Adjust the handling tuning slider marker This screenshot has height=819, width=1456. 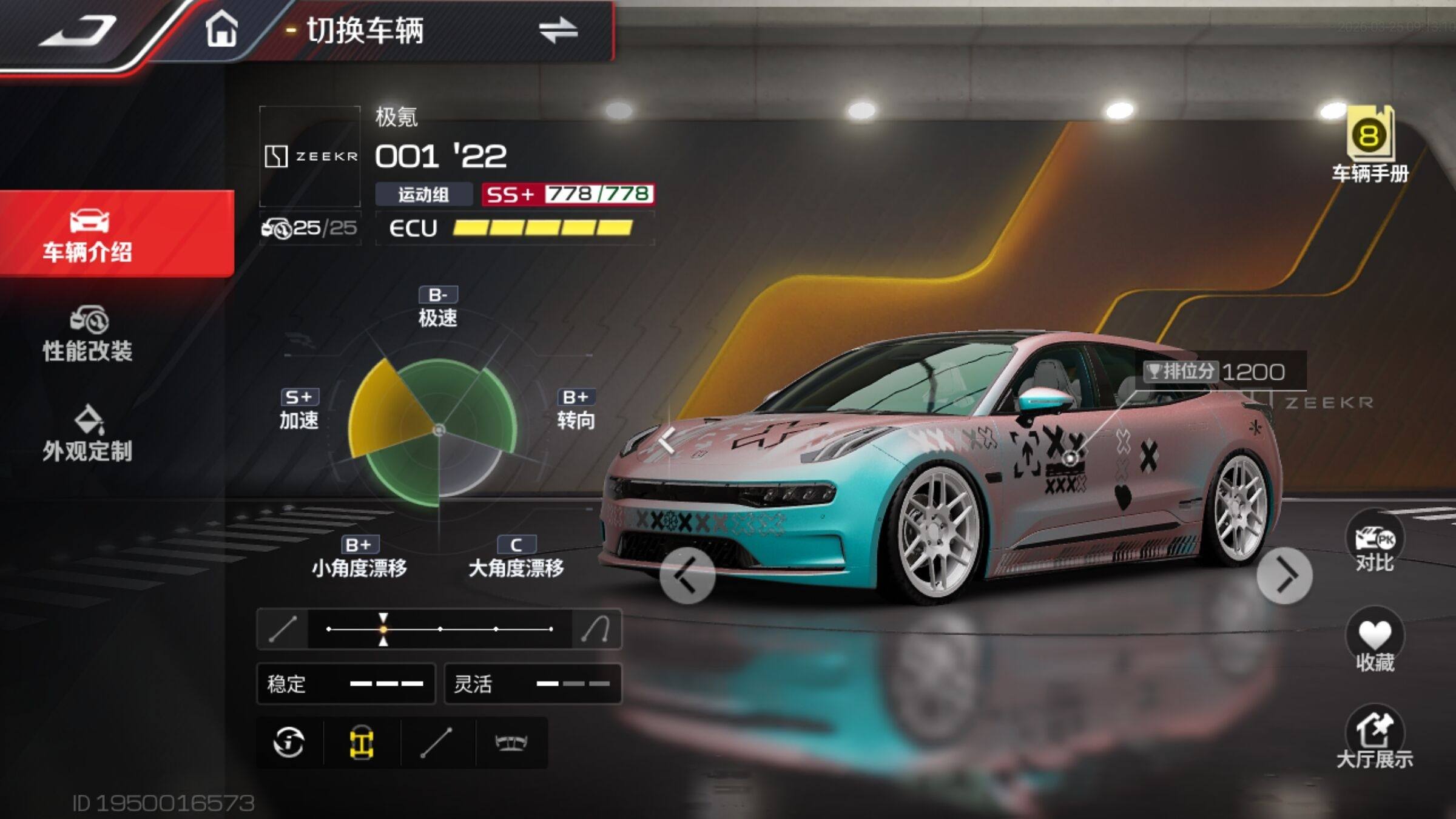coord(383,629)
